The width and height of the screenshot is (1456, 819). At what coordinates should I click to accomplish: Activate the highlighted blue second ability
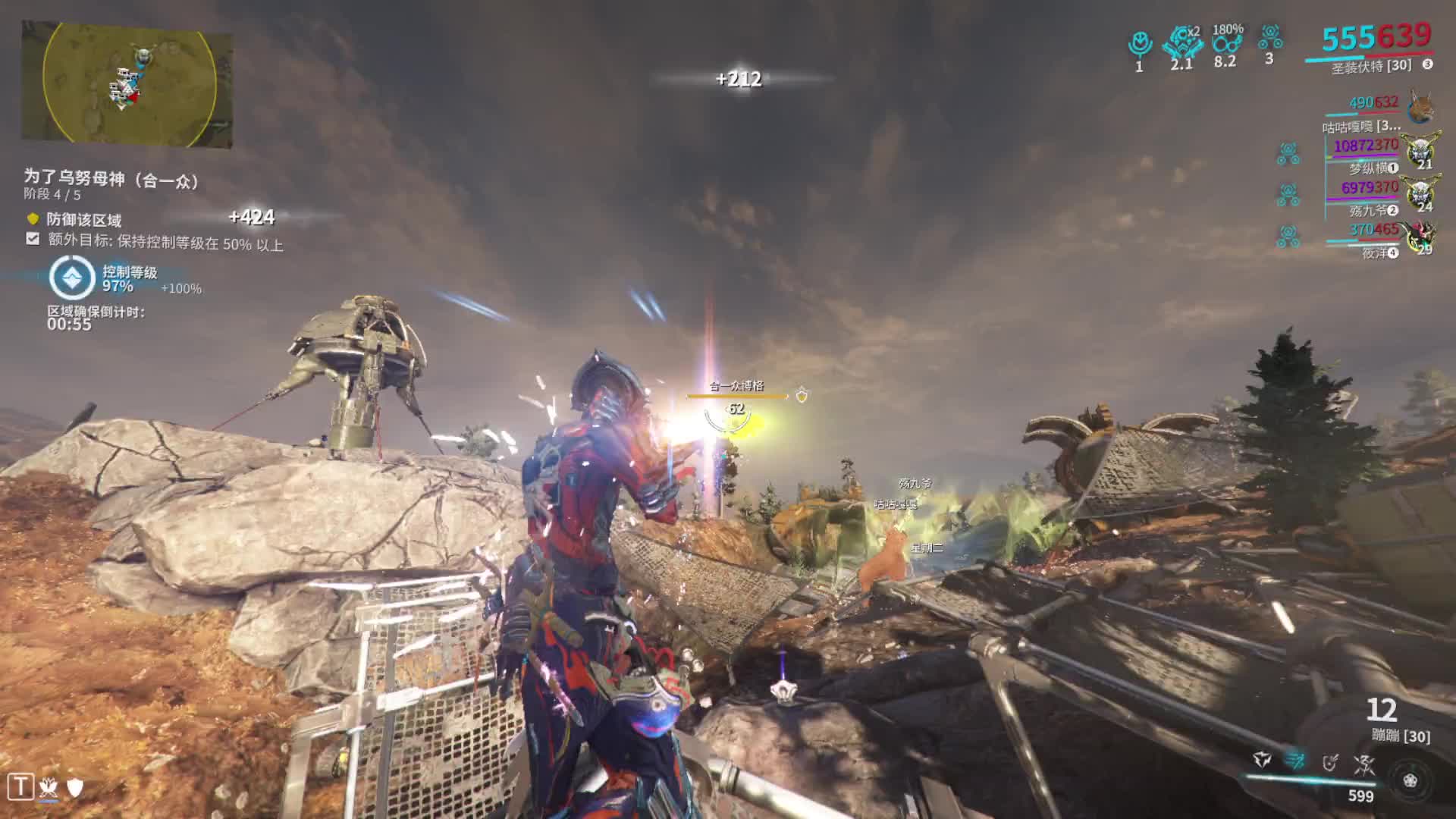point(1295,759)
